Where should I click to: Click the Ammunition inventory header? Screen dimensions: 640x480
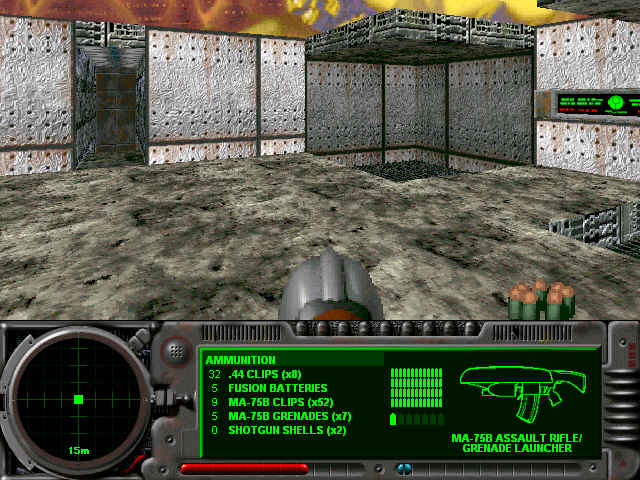[241, 359]
